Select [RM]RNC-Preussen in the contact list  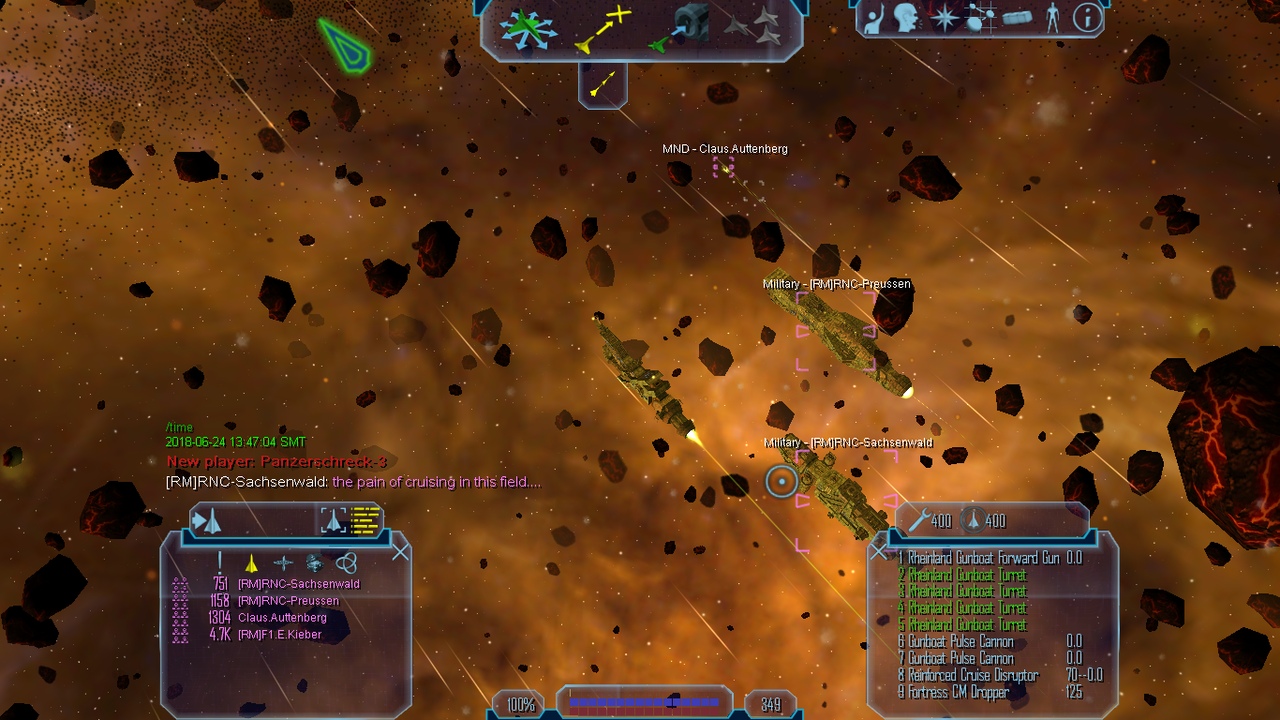(288, 601)
